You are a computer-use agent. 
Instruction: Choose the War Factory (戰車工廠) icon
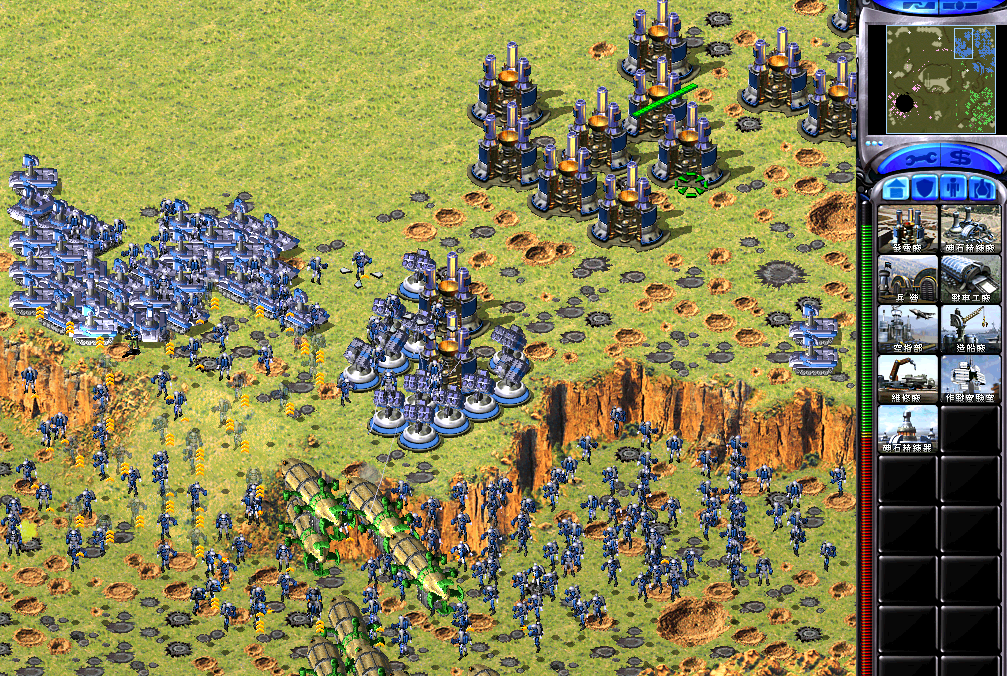[x=970, y=279]
